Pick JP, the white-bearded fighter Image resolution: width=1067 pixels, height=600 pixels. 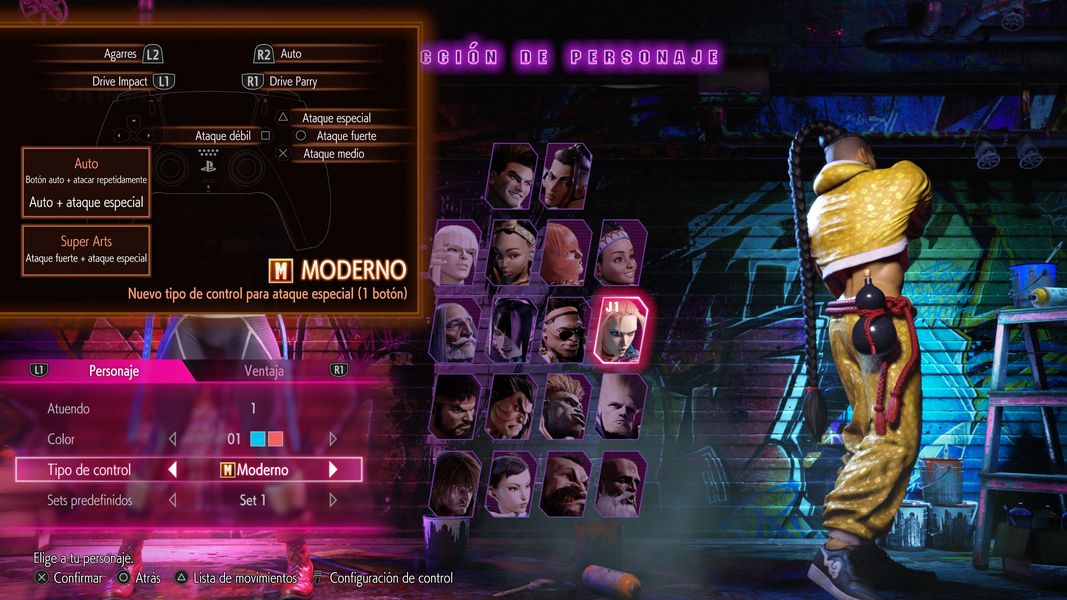[x=455, y=330]
